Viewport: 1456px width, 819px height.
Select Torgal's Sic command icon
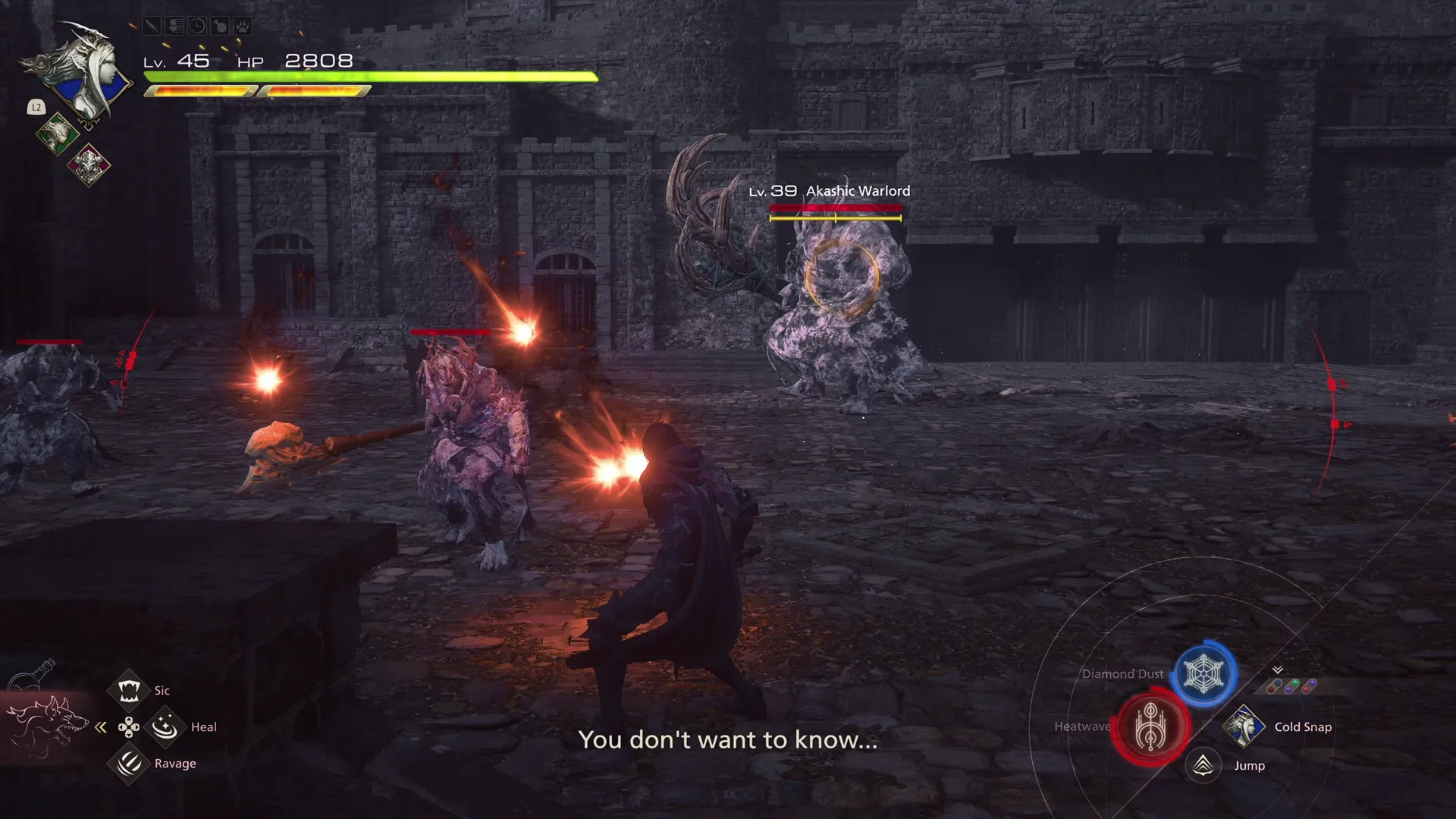pos(129,690)
